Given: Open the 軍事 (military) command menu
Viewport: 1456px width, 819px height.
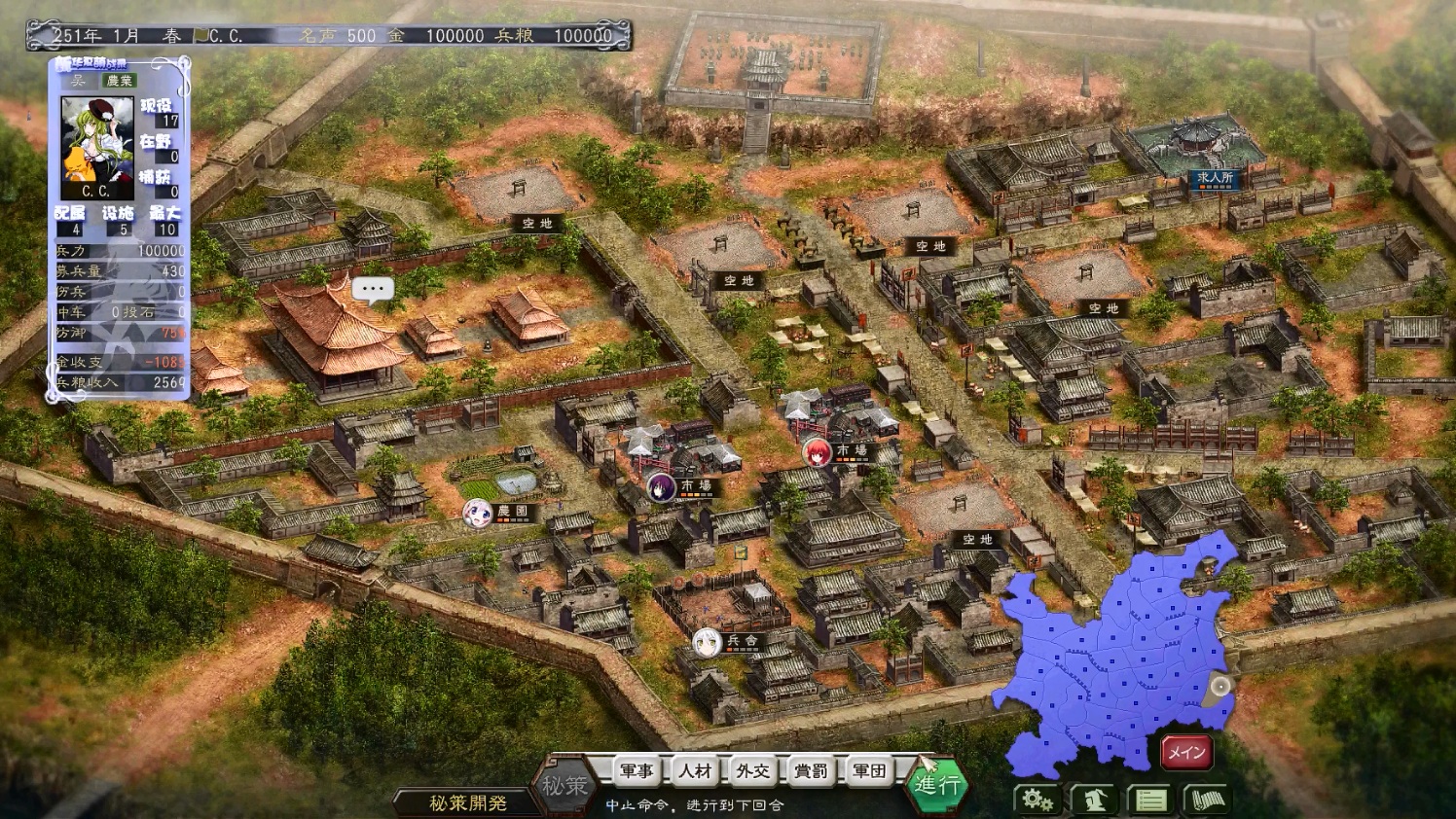Looking at the screenshot, I should point(637,771).
